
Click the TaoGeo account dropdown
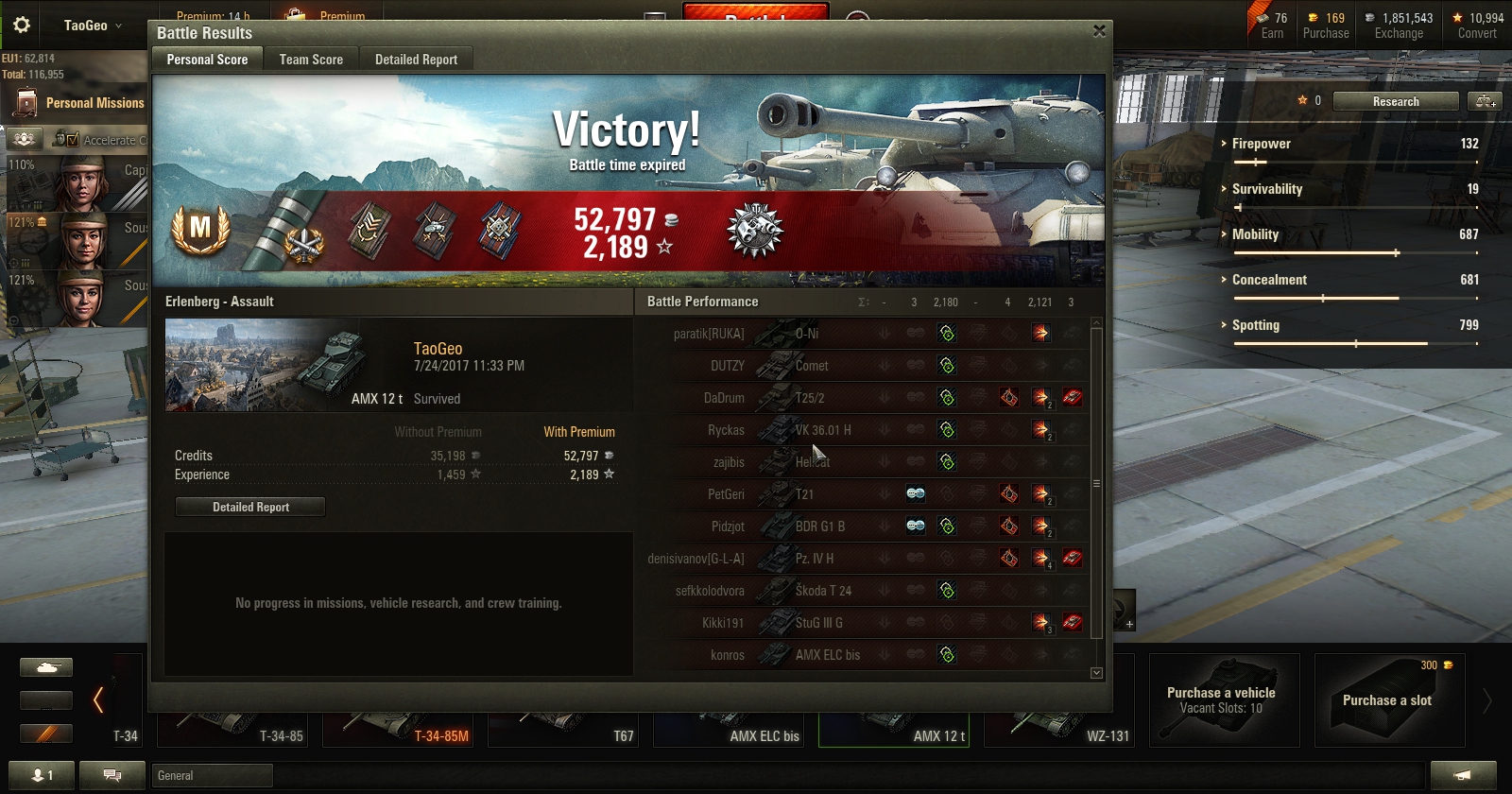click(93, 26)
